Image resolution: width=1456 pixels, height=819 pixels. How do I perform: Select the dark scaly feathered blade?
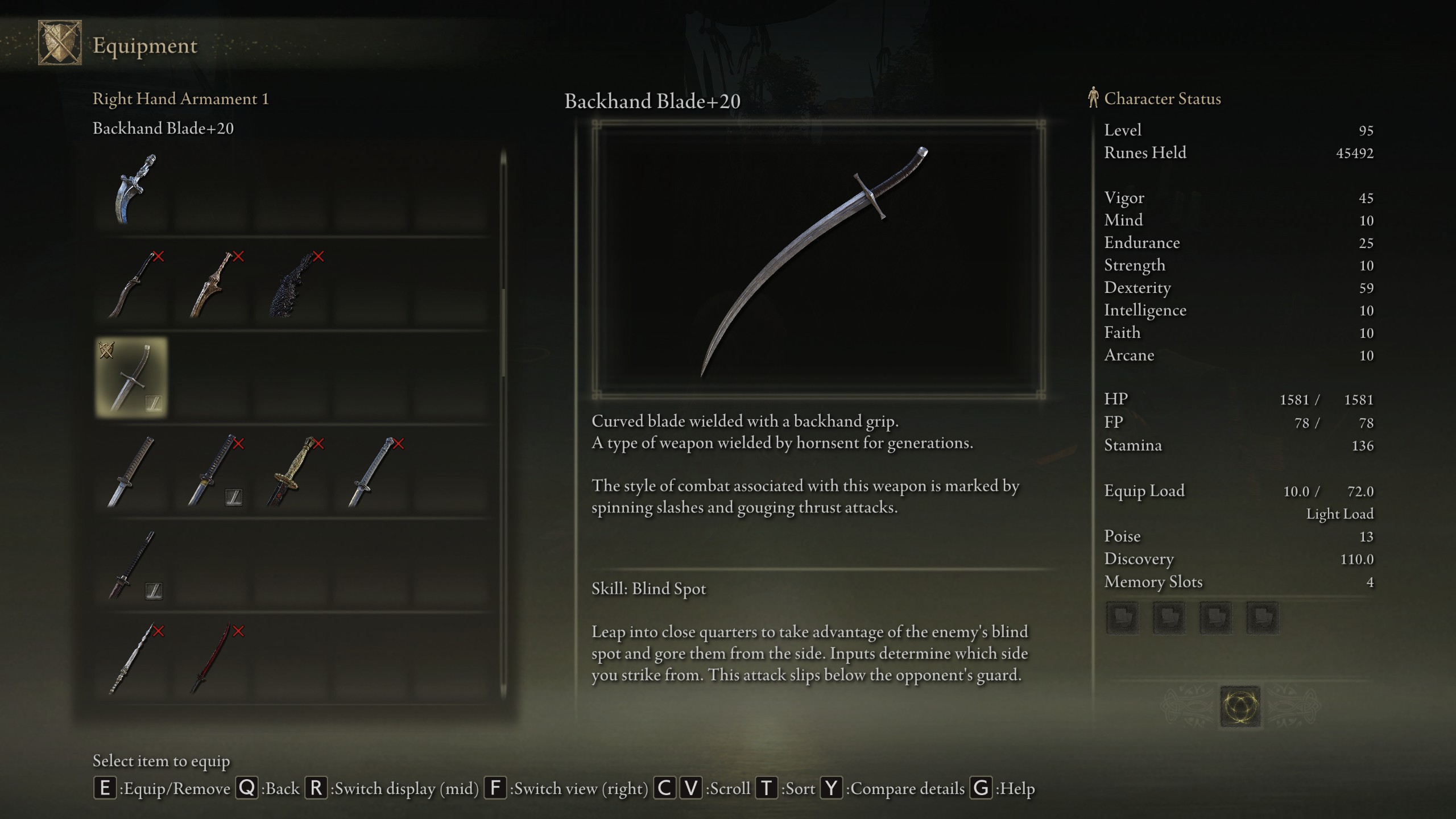coord(293,284)
